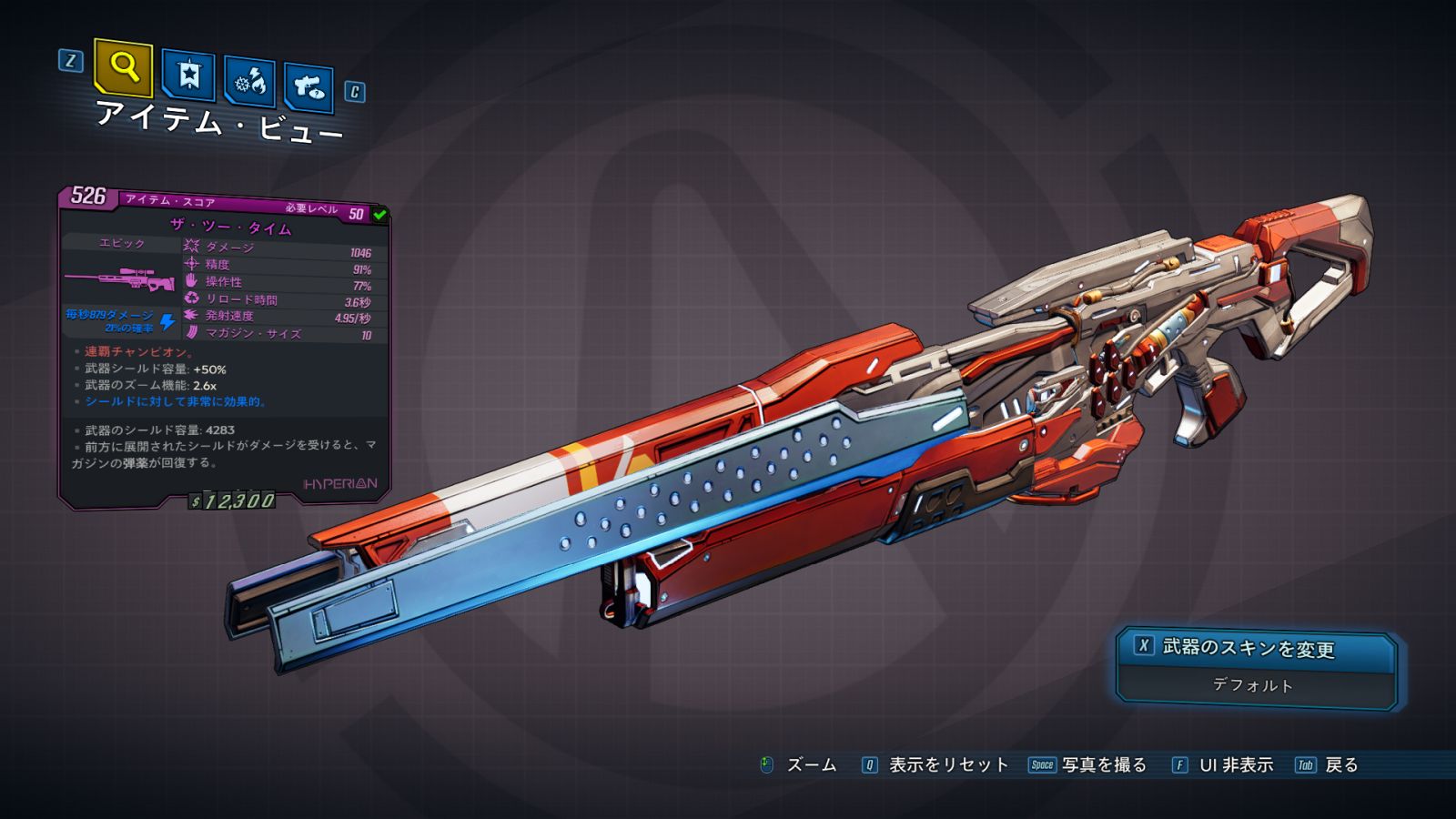Viewport: 1456px width, 819px height.
Task: Choose the 表示をリセット reset view option
Action: click(947, 765)
